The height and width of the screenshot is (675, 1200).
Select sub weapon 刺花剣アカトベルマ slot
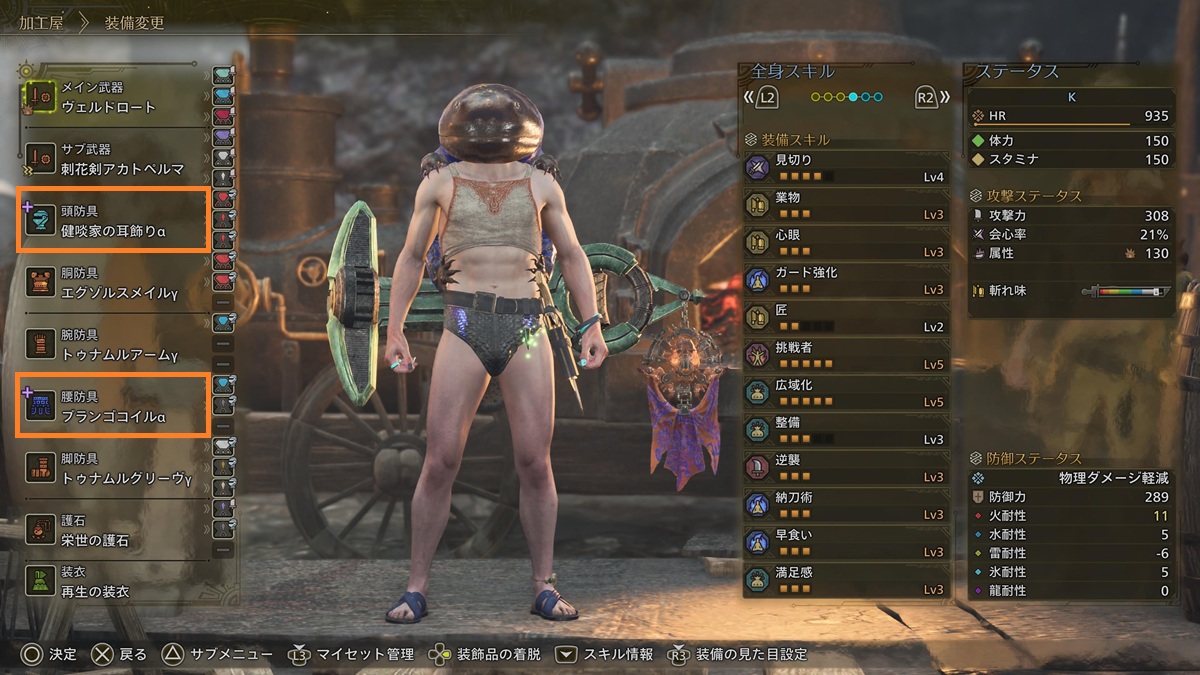click(112, 158)
